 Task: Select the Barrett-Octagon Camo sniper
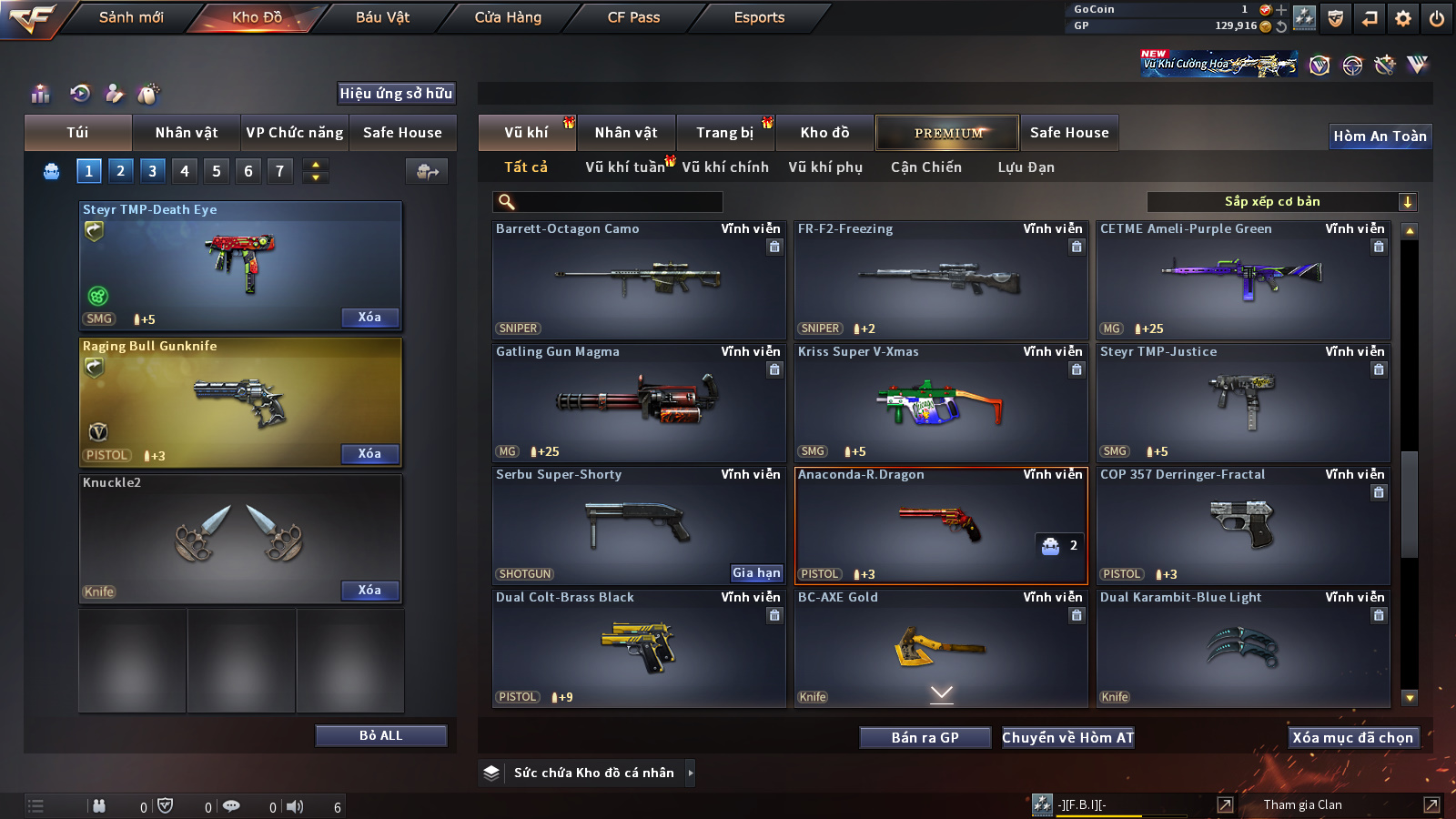pyautogui.click(x=638, y=280)
